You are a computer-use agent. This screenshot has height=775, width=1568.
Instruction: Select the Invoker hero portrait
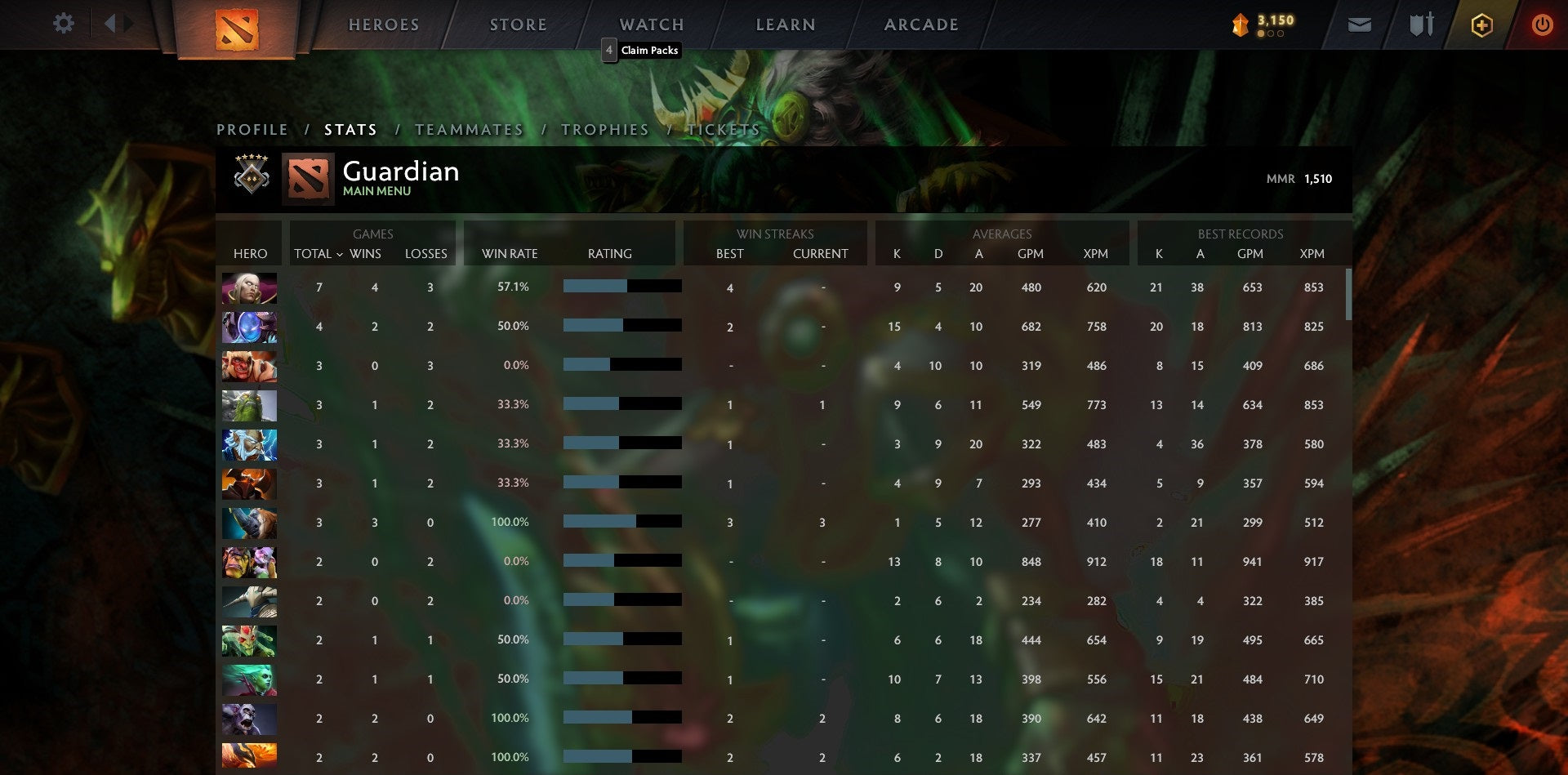pyautogui.click(x=249, y=287)
